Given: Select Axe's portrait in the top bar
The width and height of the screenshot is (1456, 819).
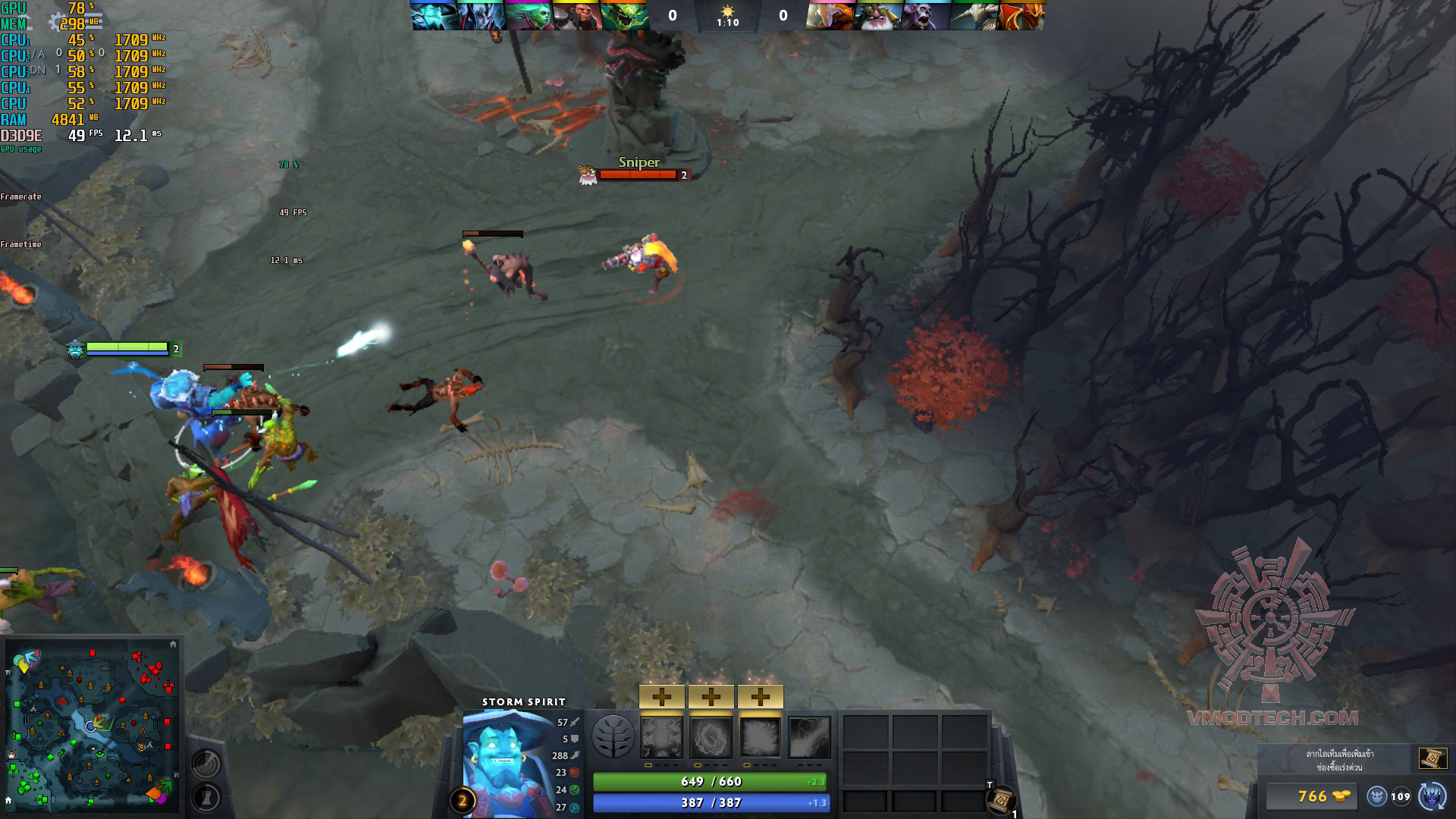Looking at the screenshot, I should click(576, 16).
